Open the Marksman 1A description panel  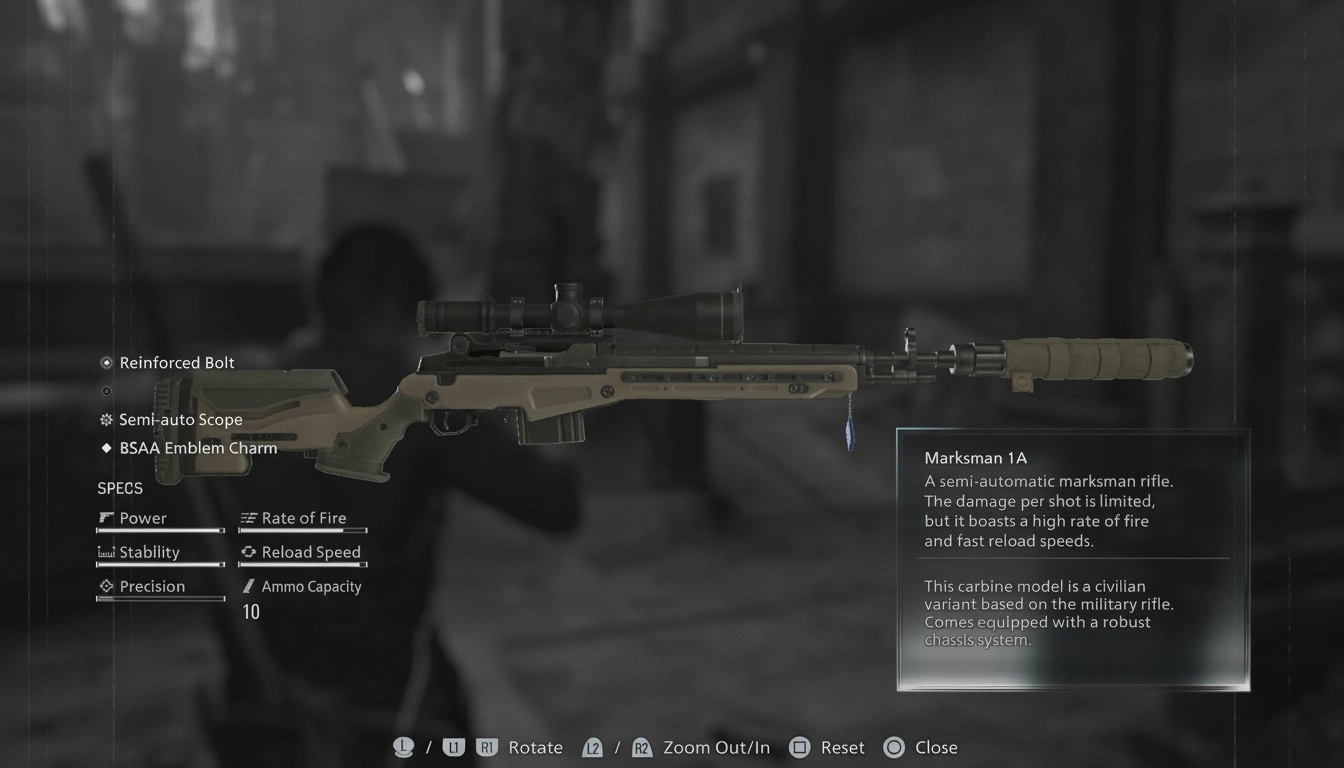1072,560
